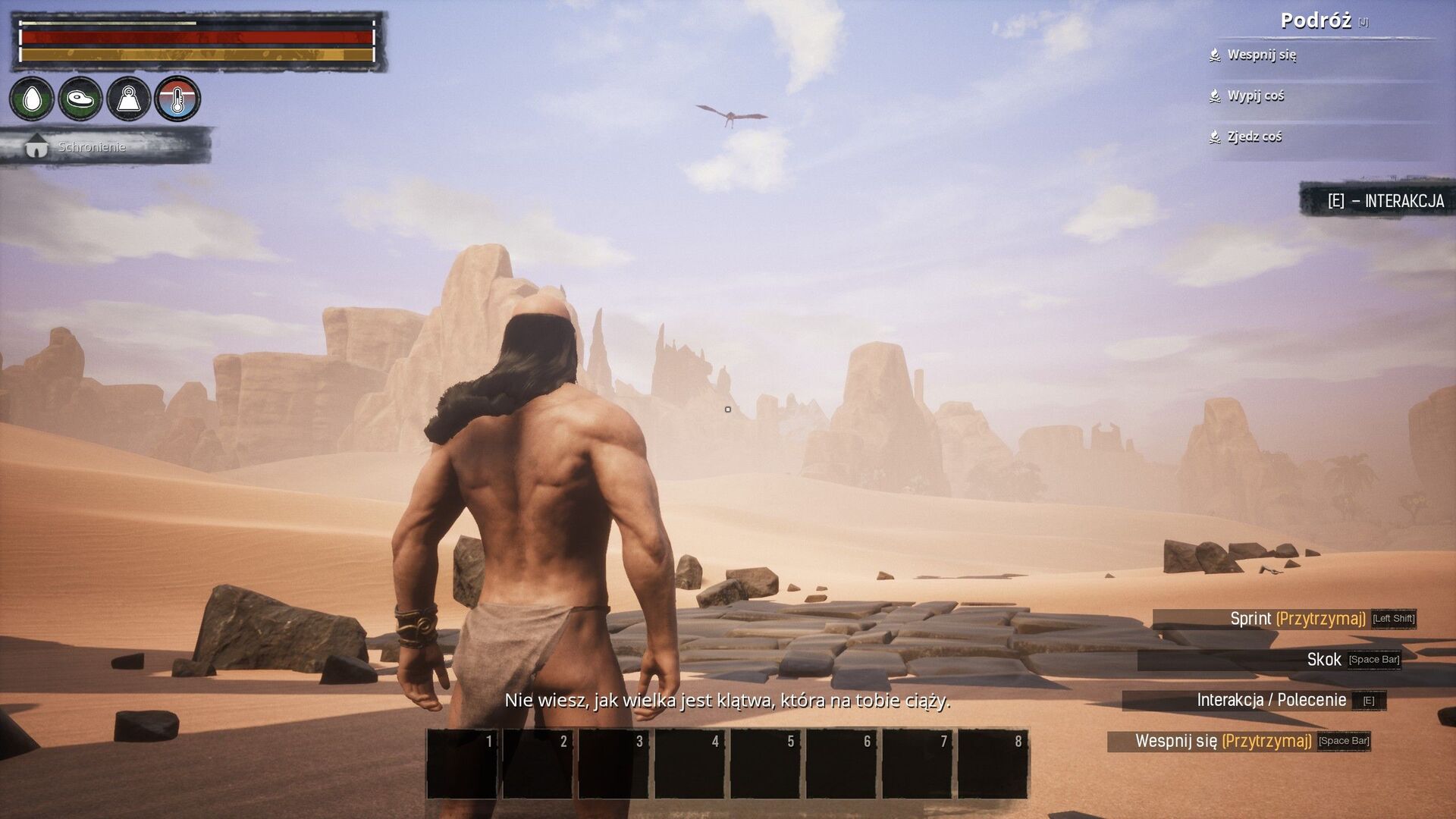Choose the 'Wypij coś' journey step
This screenshot has width=1456, height=819.
pos(1255,96)
